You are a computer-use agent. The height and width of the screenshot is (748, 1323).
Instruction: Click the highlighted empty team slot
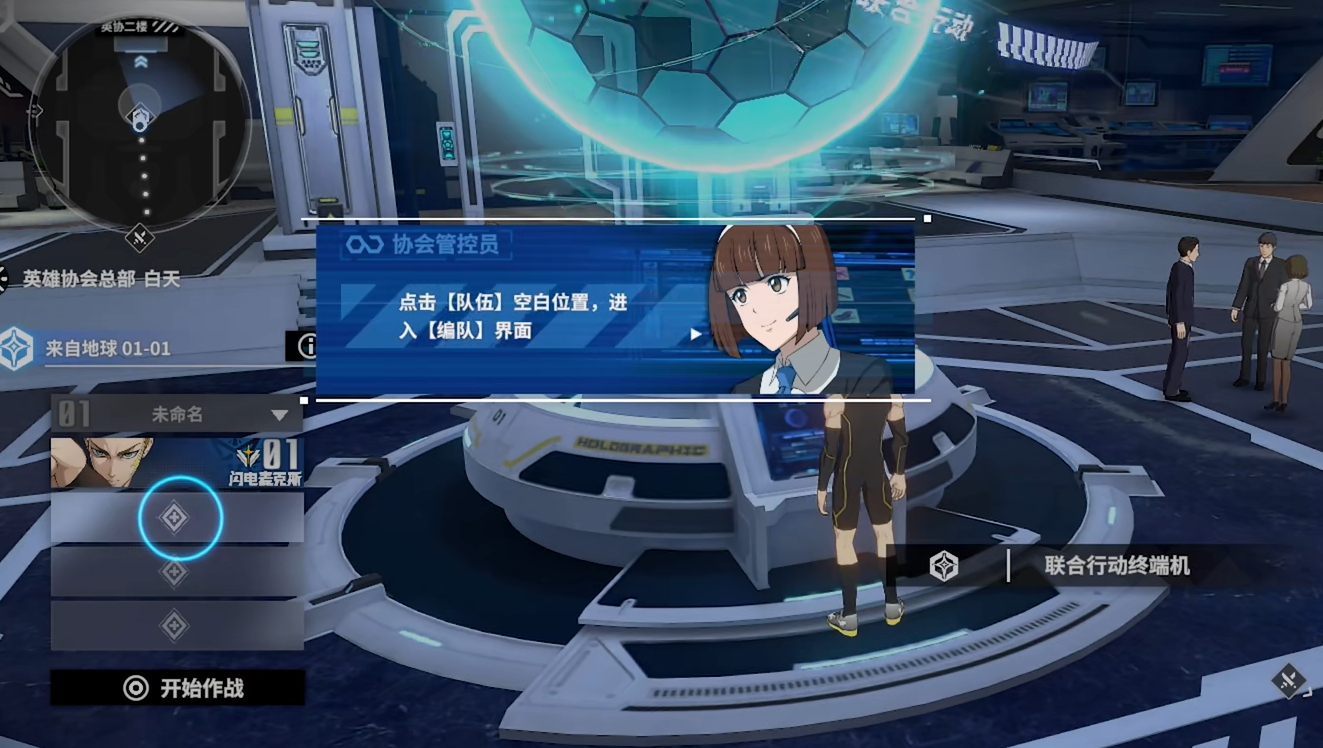coord(176,517)
